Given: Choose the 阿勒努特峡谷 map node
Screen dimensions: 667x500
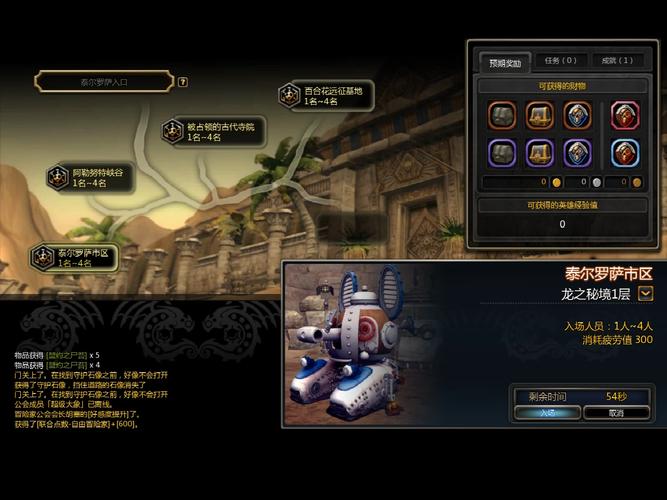Looking at the screenshot, I should pyautogui.click(x=88, y=177).
